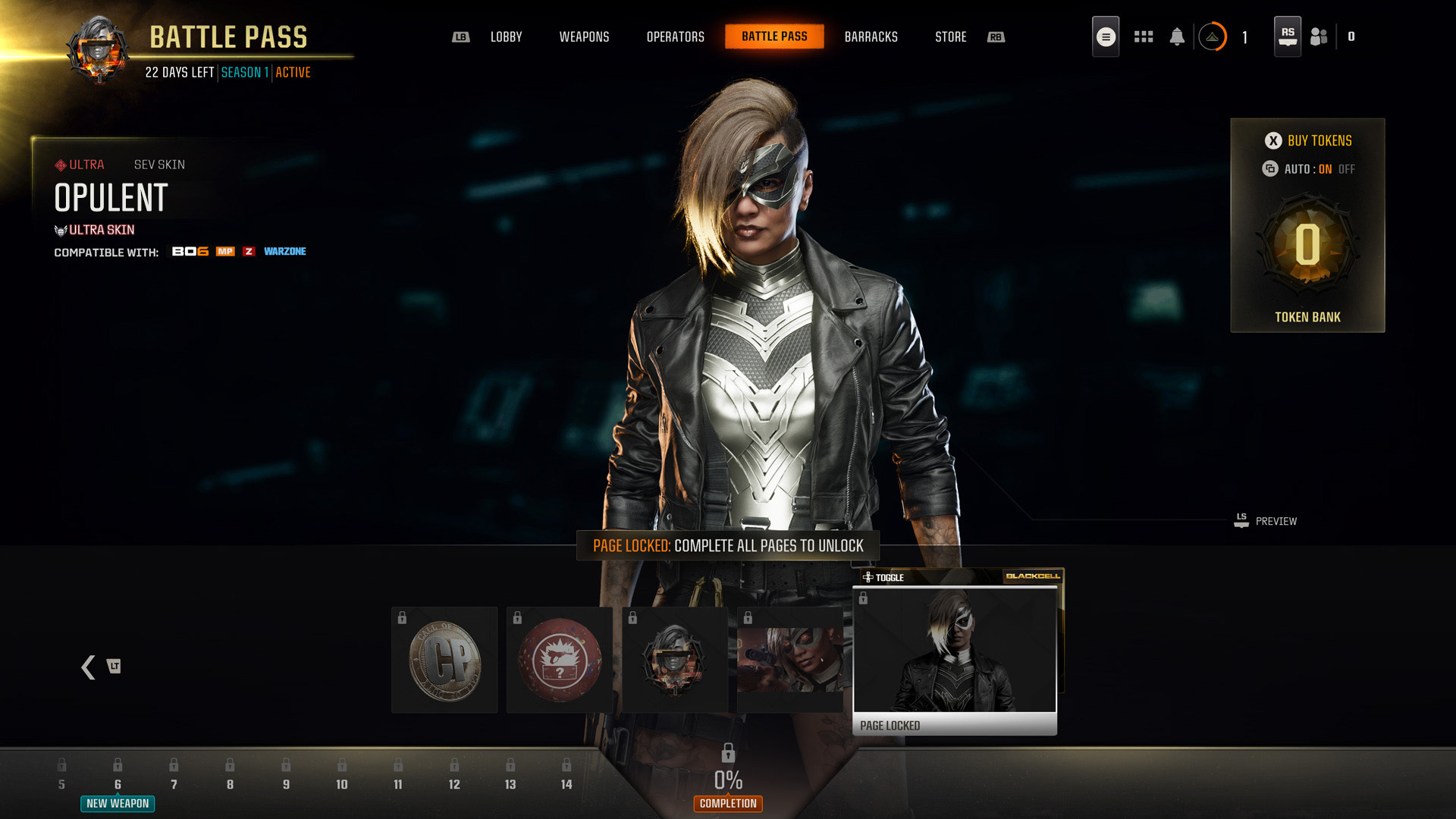Select the Battle Pass tab
This screenshot has width=1456, height=819.
click(x=774, y=36)
